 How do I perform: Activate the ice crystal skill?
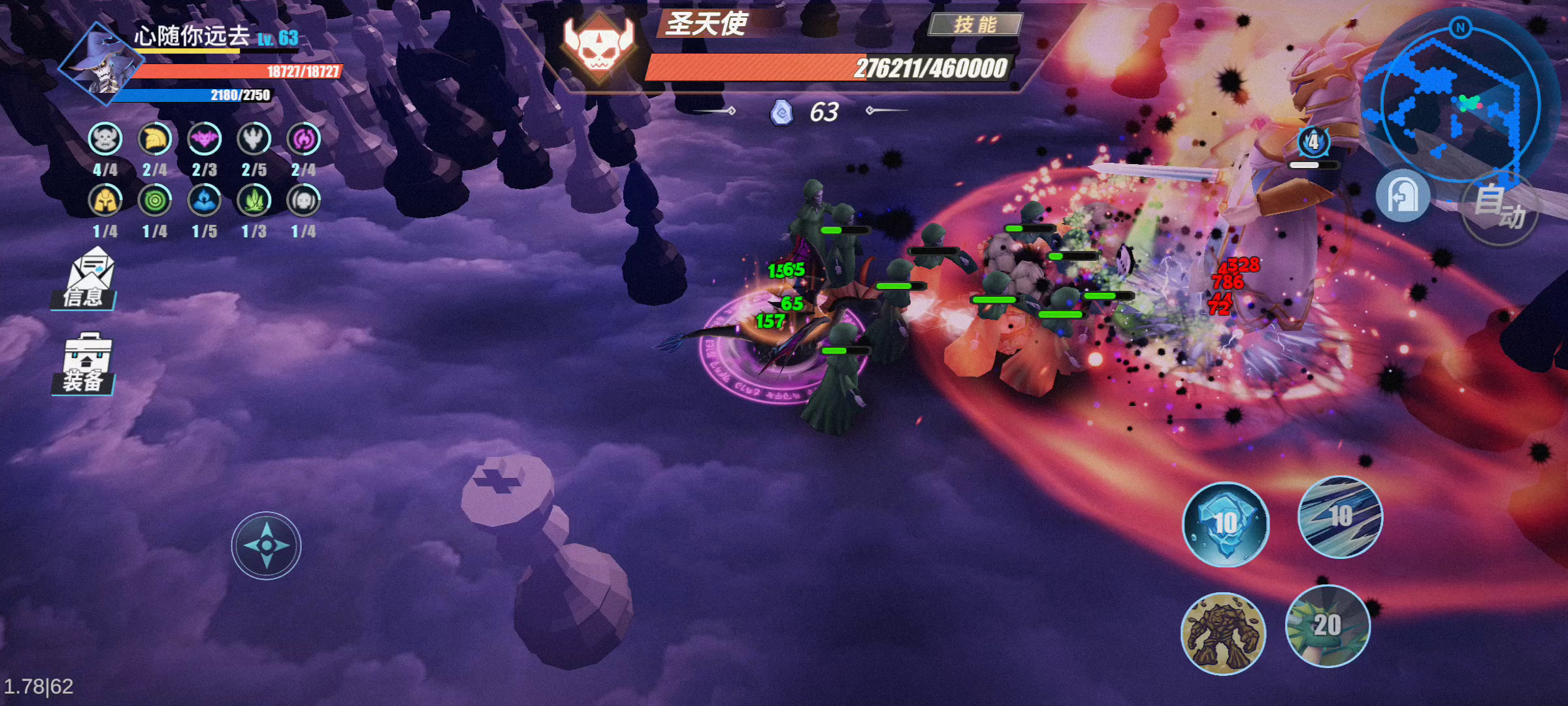[x=1226, y=524]
